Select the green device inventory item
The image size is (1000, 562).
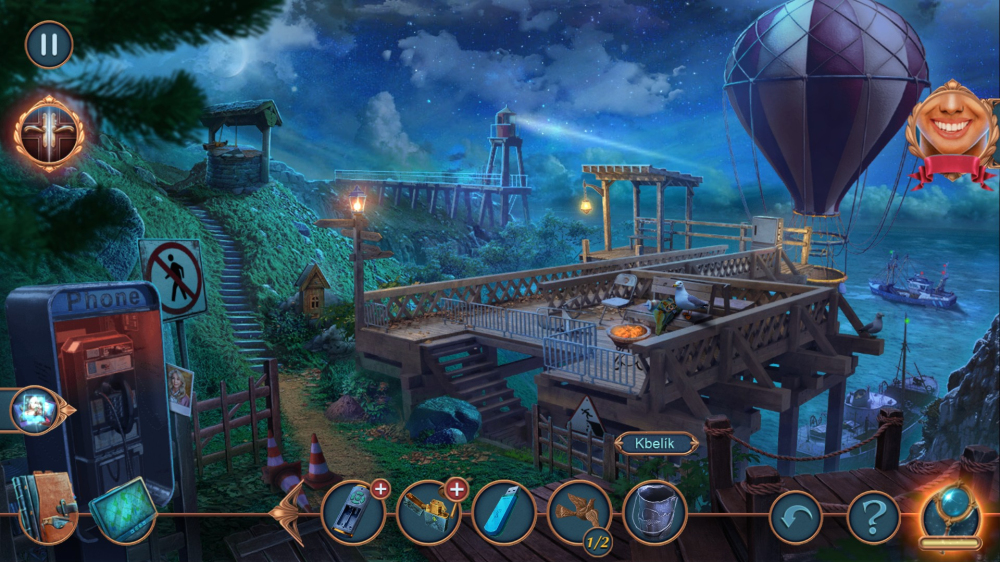353,513
